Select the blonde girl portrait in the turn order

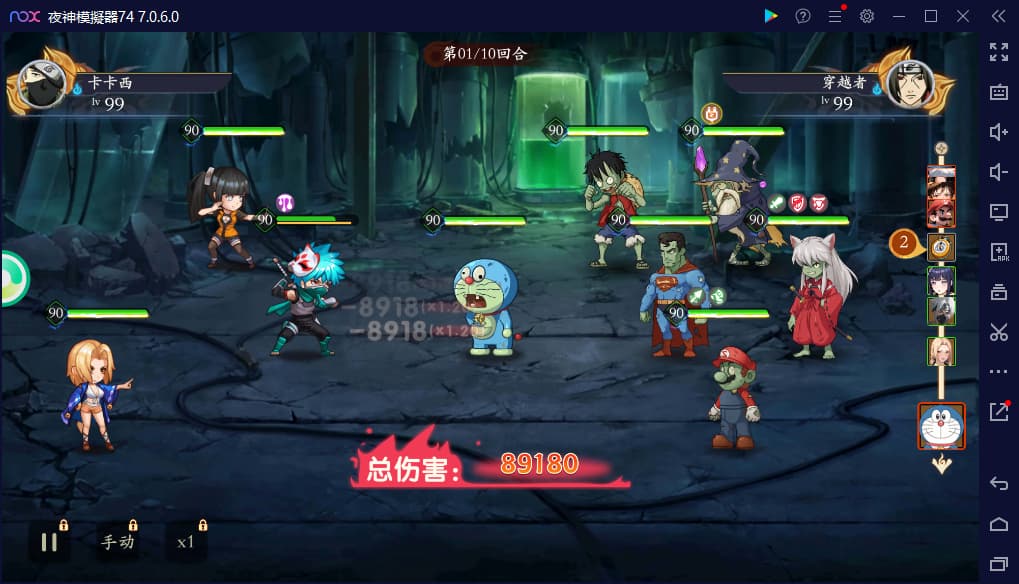[x=941, y=351]
